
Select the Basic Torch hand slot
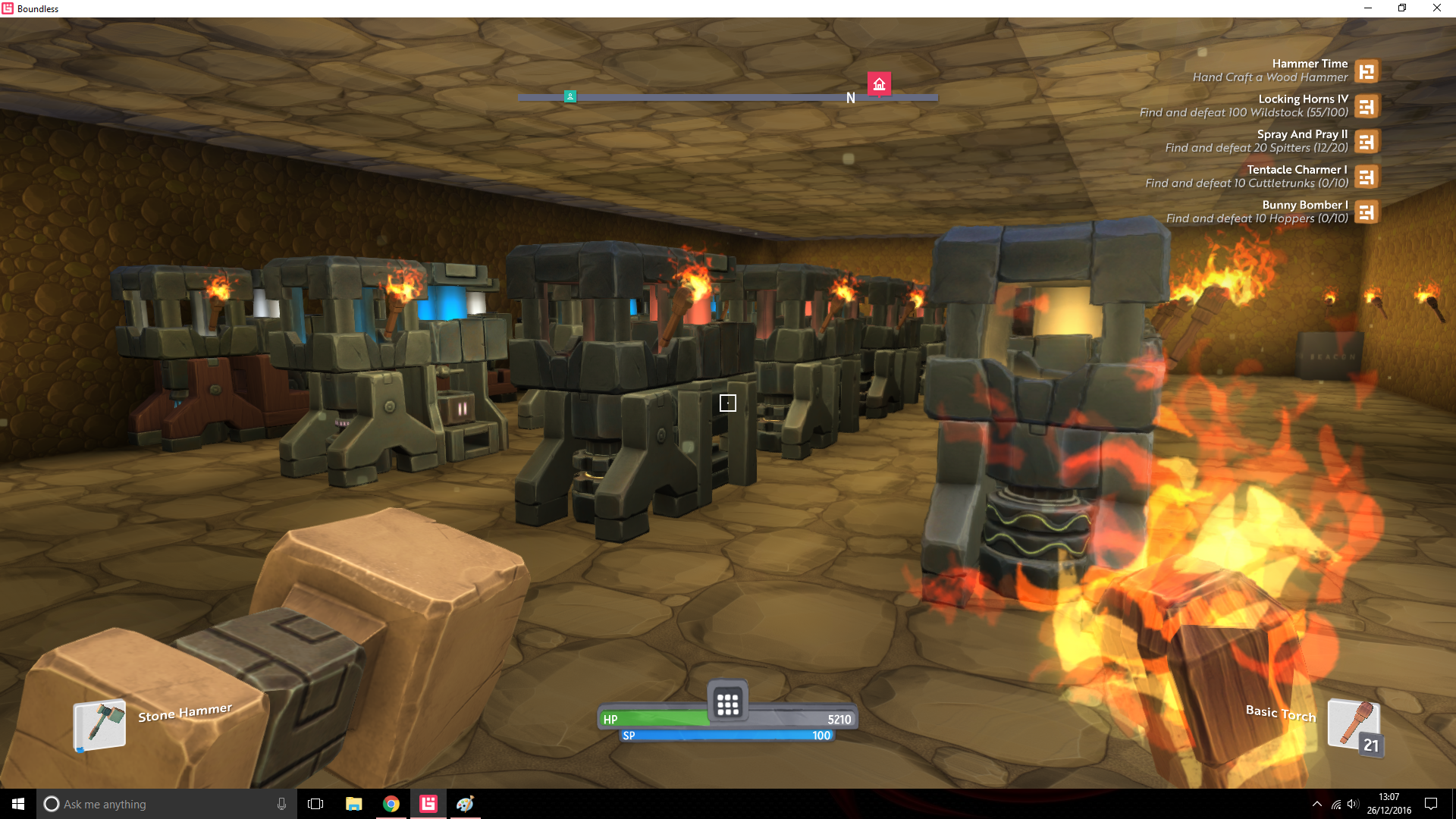[x=1354, y=724]
